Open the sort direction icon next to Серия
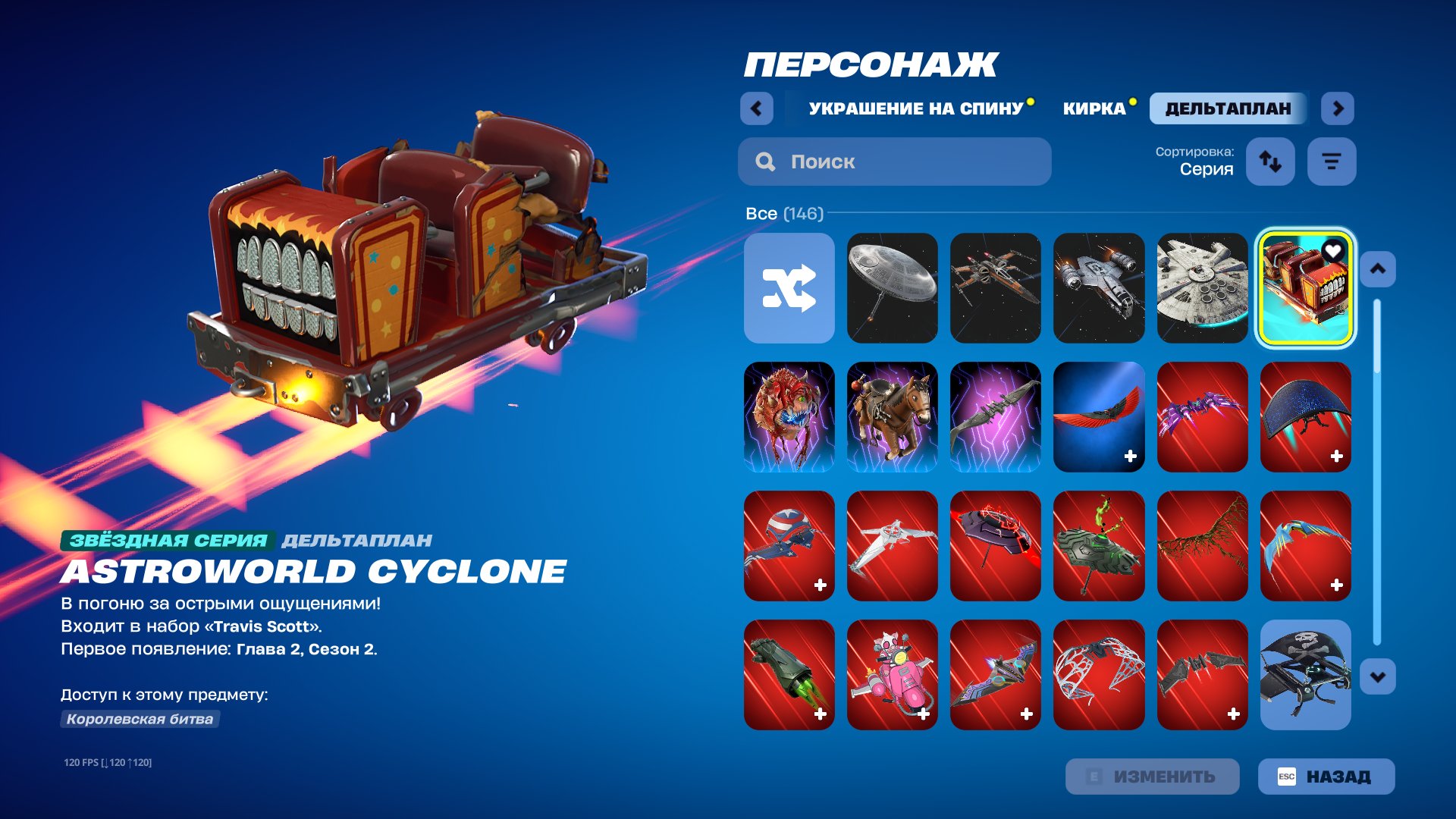The height and width of the screenshot is (819, 1456). coord(1271,161)
